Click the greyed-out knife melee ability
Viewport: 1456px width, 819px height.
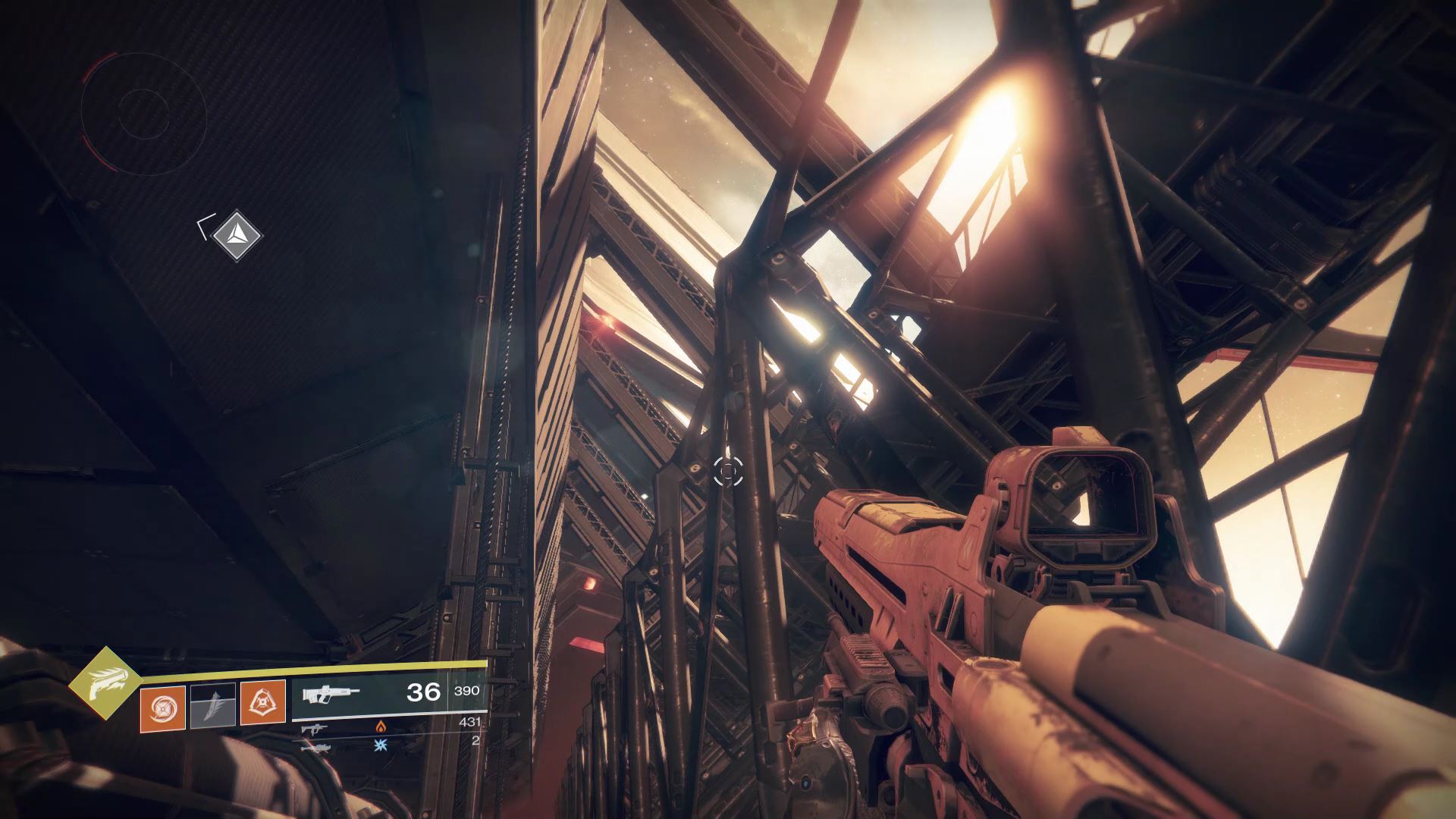pyautogui.click(x=212, y=706)
